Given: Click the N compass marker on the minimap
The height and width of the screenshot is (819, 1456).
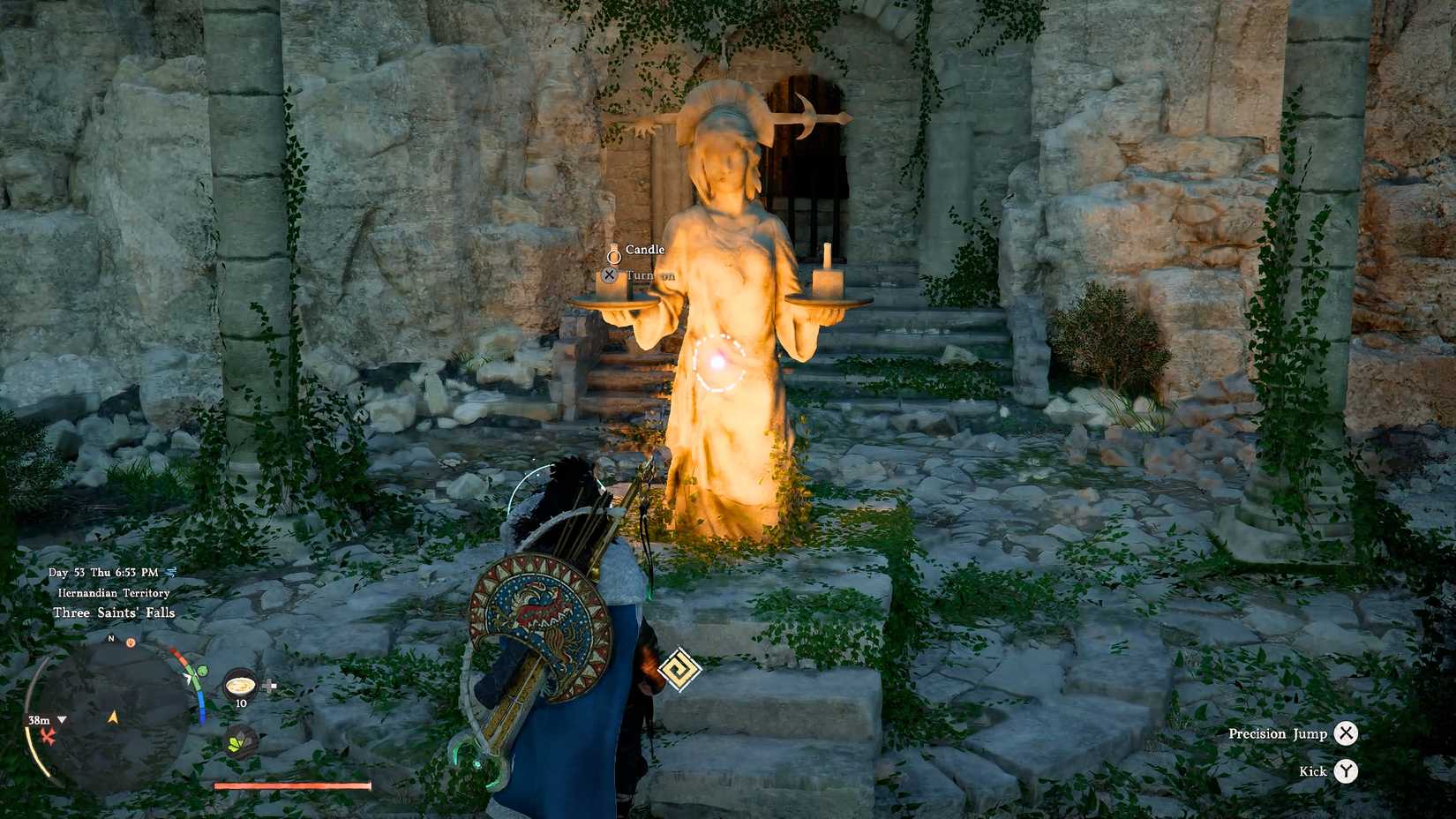Looking at the screenshot, I should click(x=110, y=640).
